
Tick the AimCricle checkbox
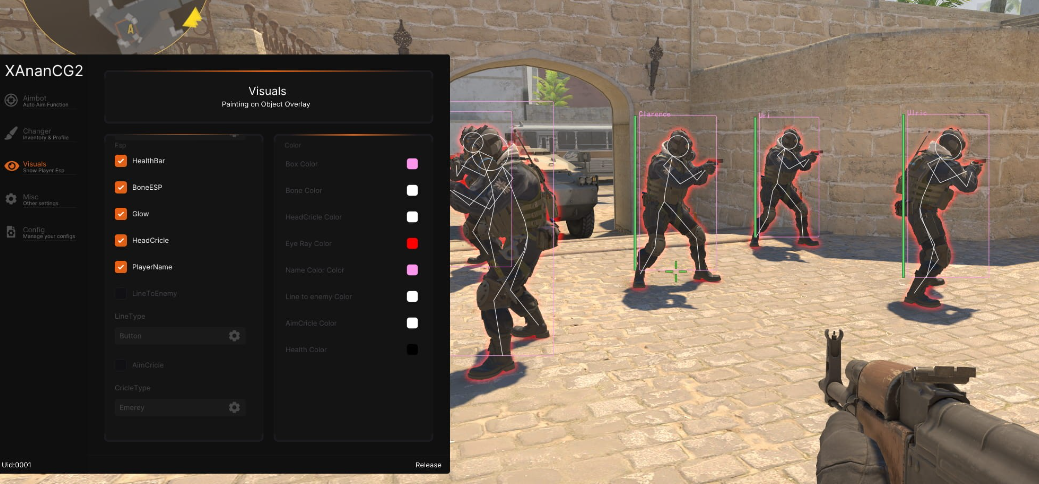click(x=121, y=365)
